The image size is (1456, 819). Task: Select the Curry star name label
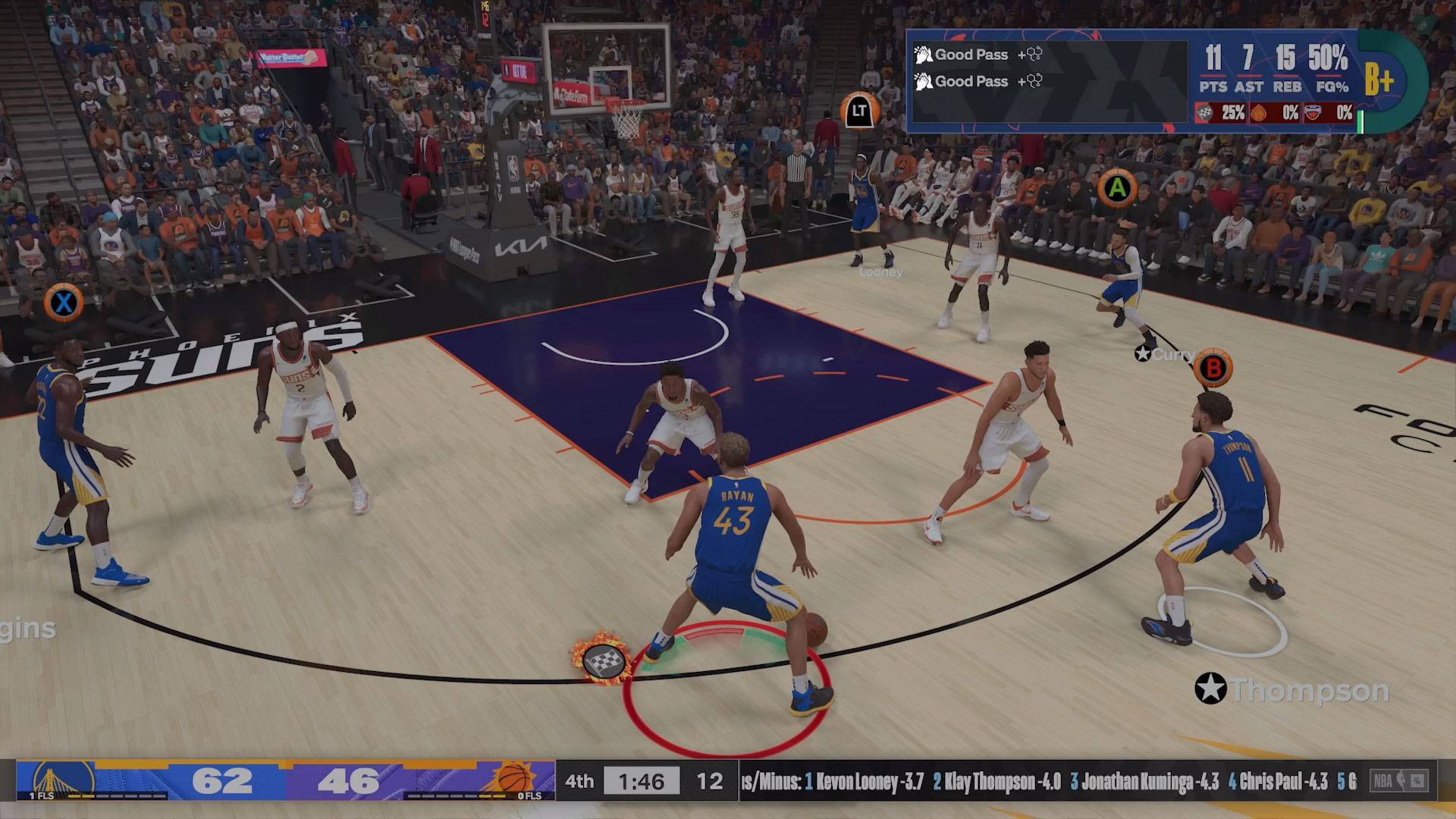pos(1166,354)
